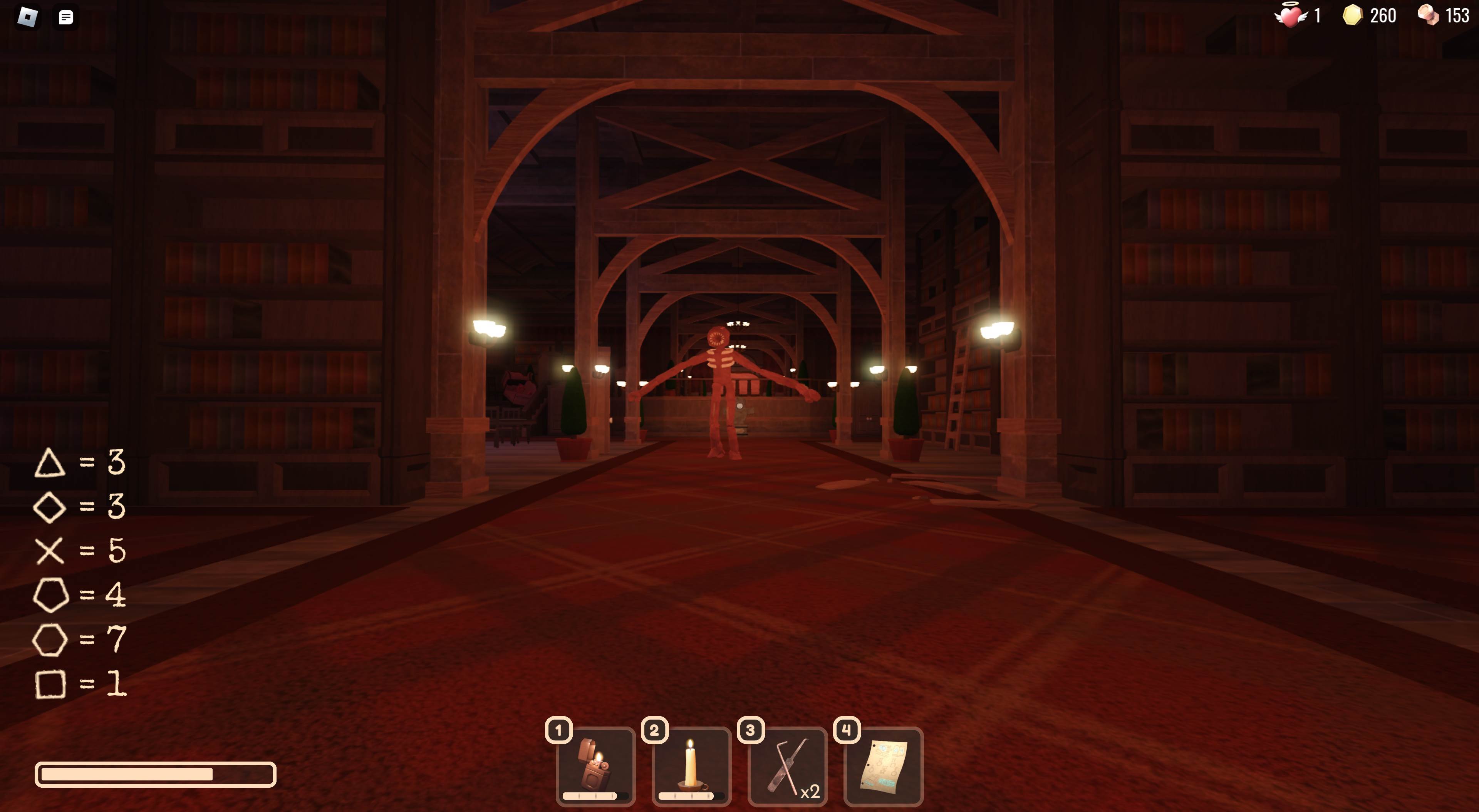Select the paper note in the hotbar
The width and height of the screenshot is (1479, 812).
point(883,767)
